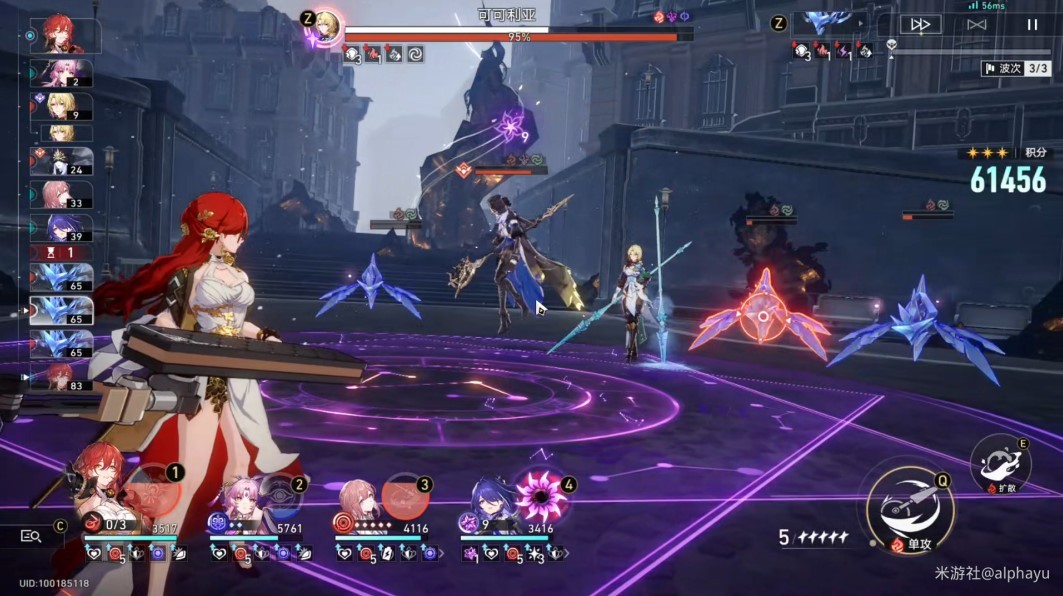Toggle the auto-battle button
The image size is (1063, 596).
pyautogui.click(x=976, y=25)
